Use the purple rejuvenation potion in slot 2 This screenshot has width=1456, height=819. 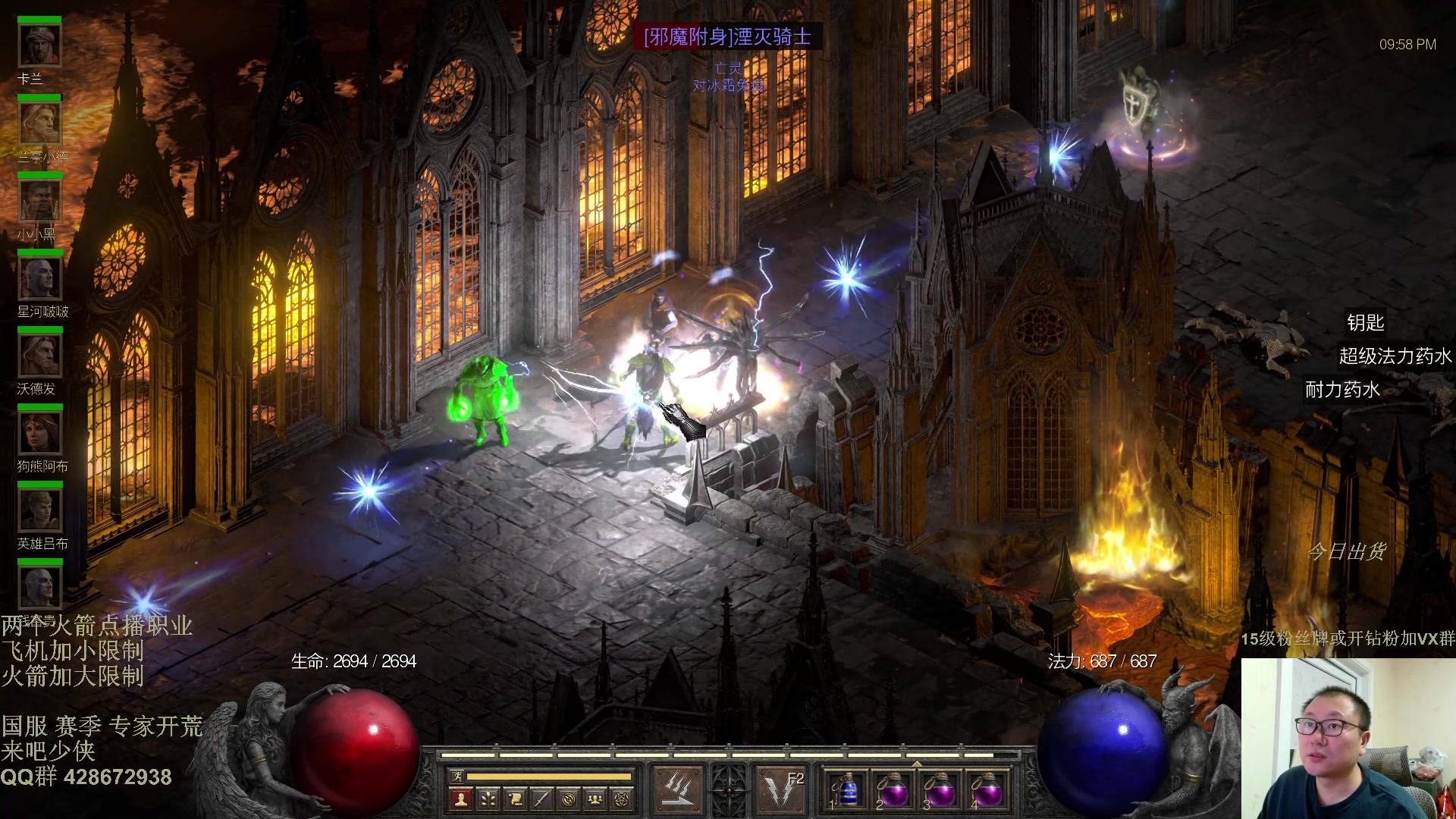893,792
